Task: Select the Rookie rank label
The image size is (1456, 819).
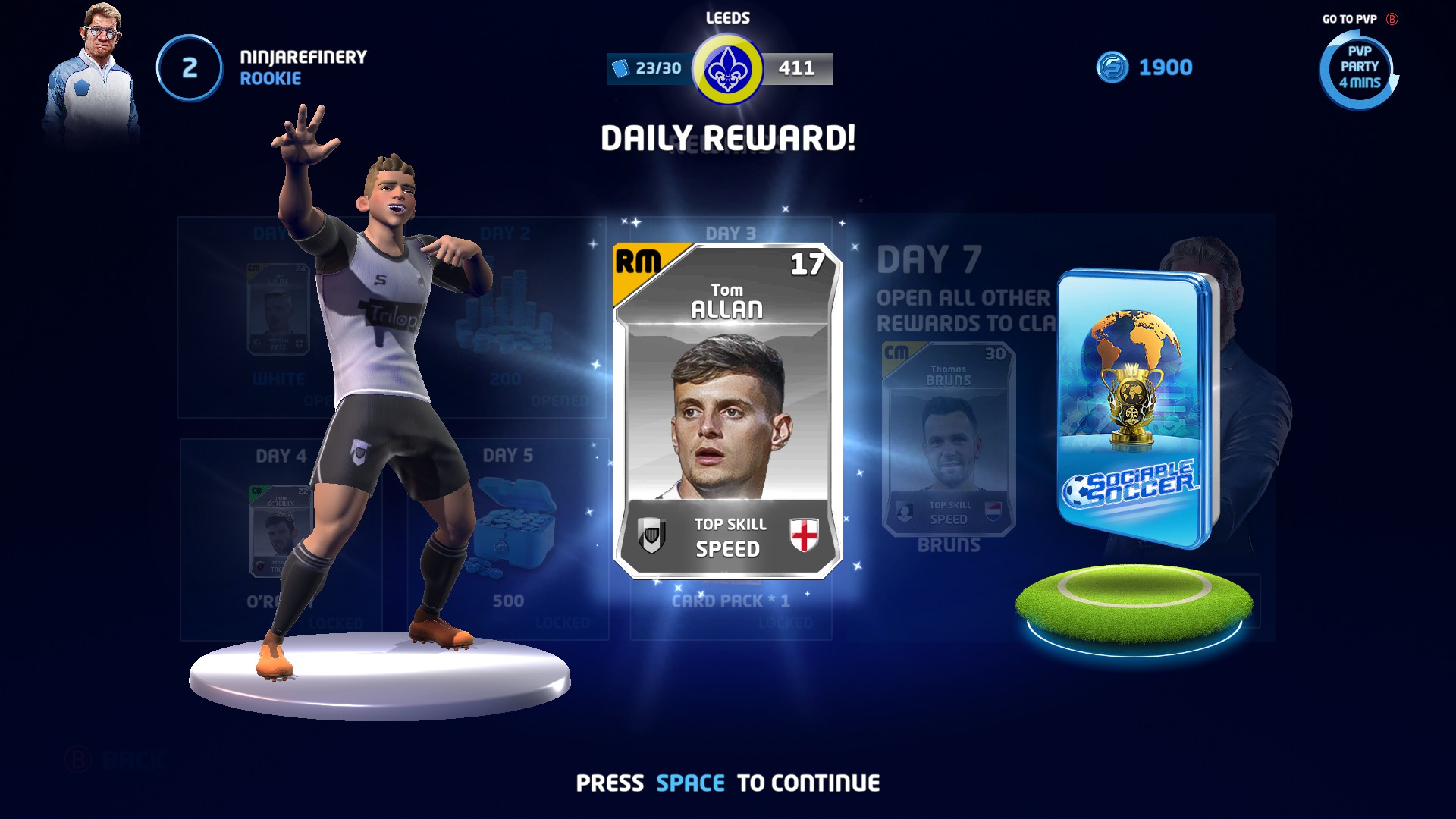Action: 269,78
